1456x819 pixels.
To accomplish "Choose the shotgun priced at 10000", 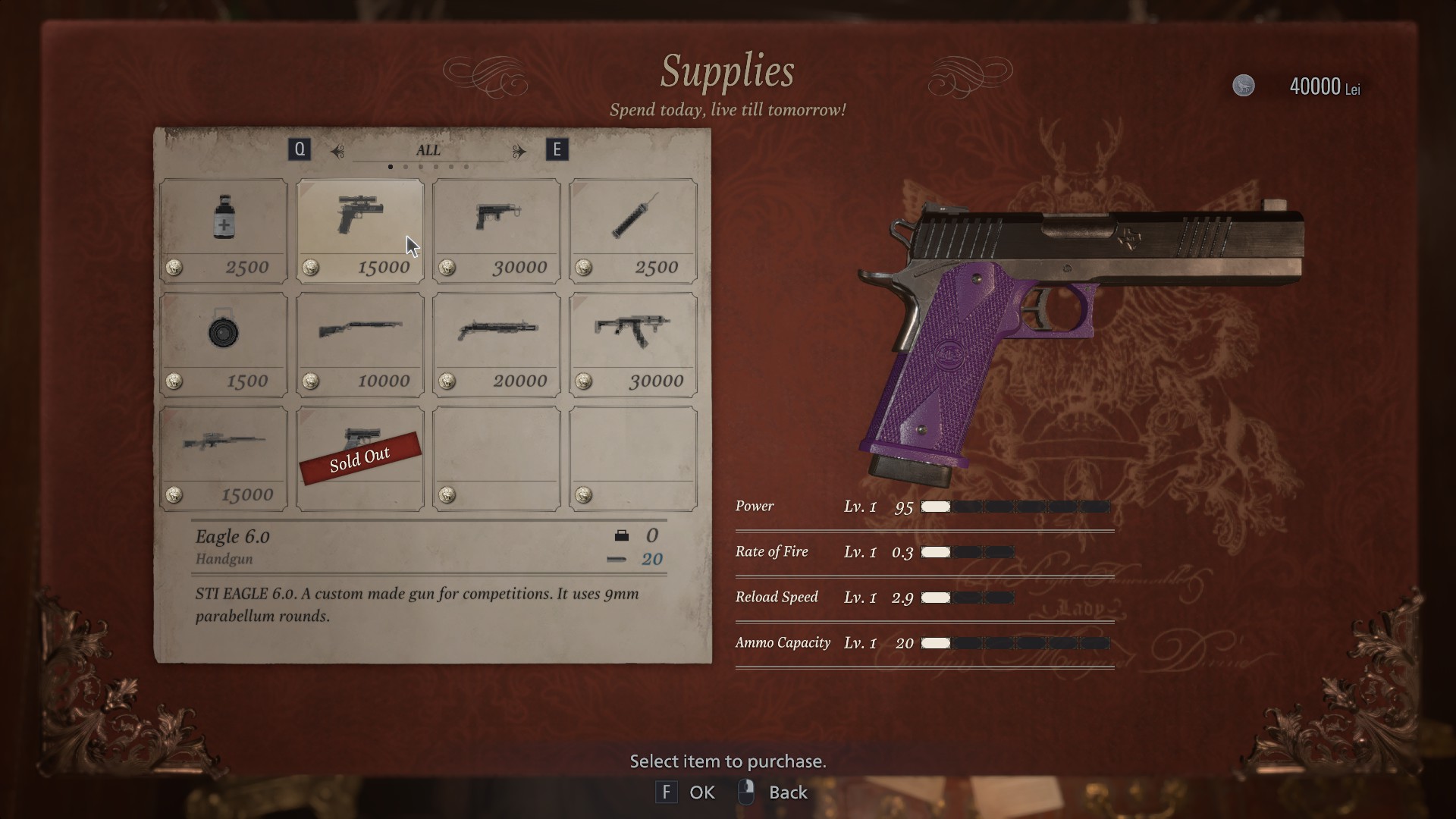I will (360, 344).
